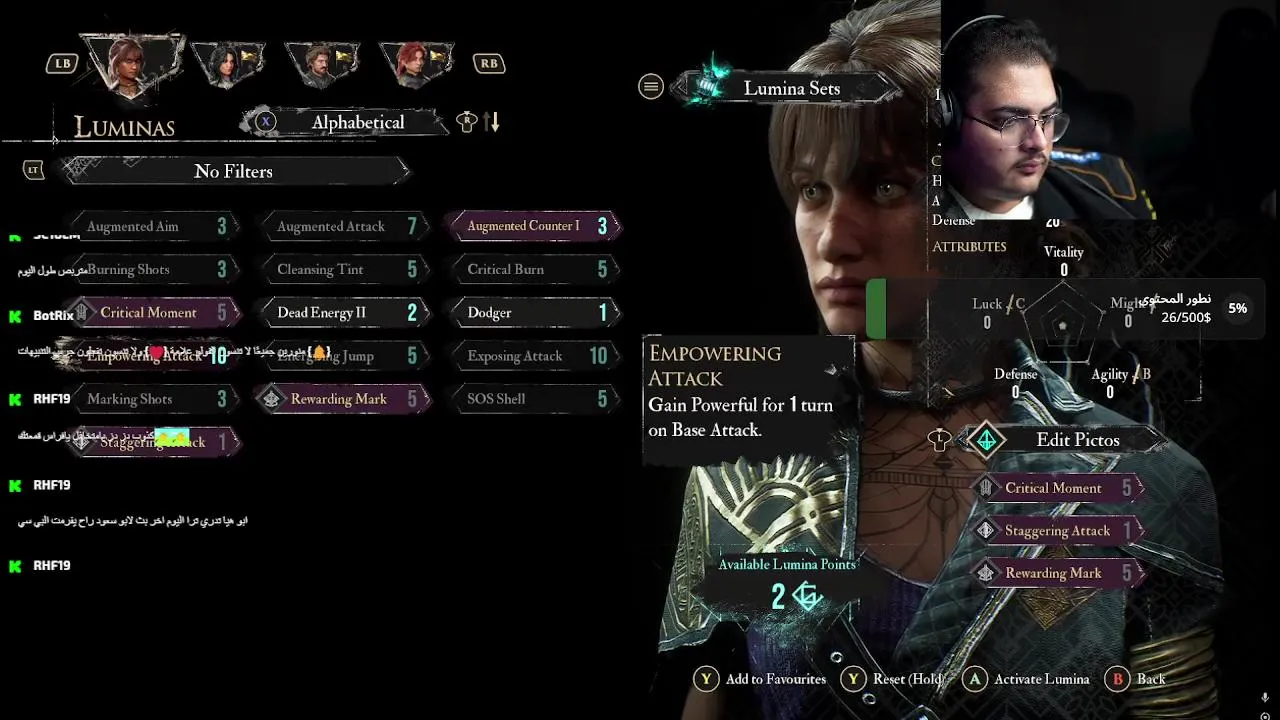This screenshot has height=720, width=1280.
Task: Open the No Filters selector
Action: point(234,171)
